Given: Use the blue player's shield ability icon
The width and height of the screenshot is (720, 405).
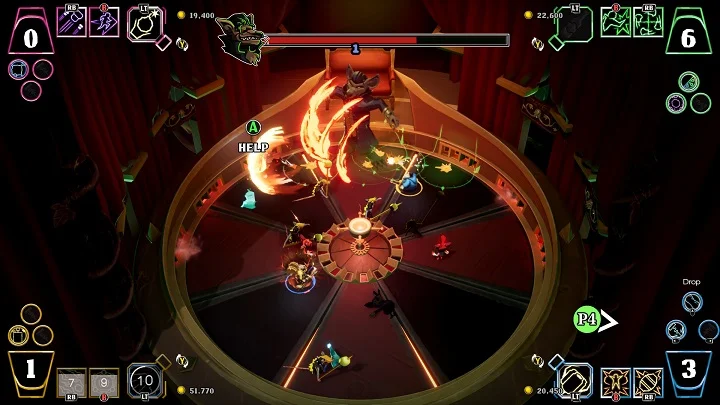Looking at the screenshot, I should [x=648, y=382].
